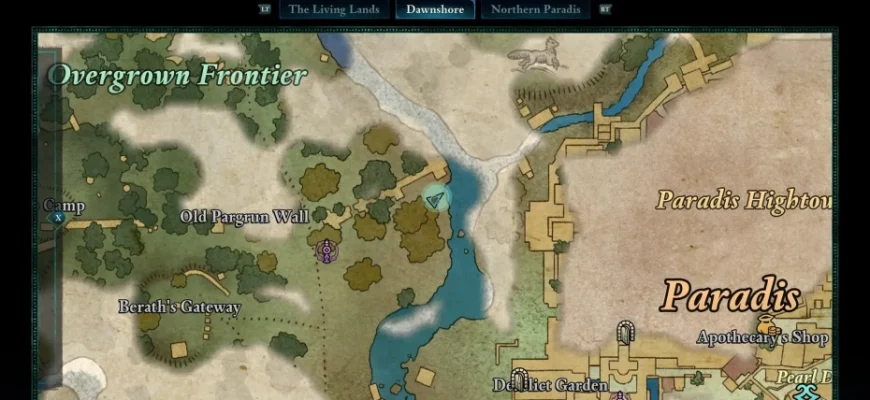Viewport: 870px width, 400px height.
Task: Click the player arrow marker by the river
Action: [x=435, y=199]
